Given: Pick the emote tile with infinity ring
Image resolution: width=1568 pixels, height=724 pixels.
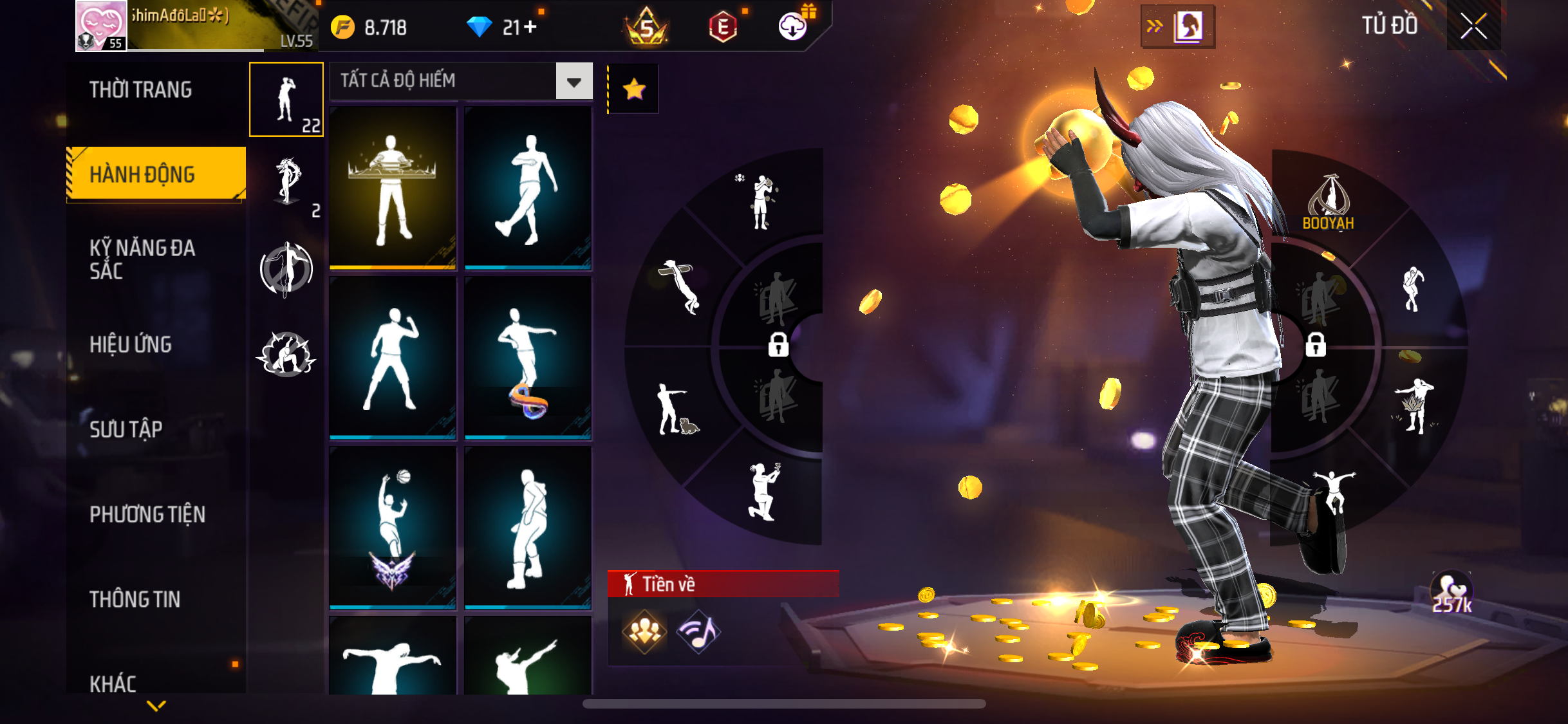Looking at the screenshot, I should [x=528, y=357].
